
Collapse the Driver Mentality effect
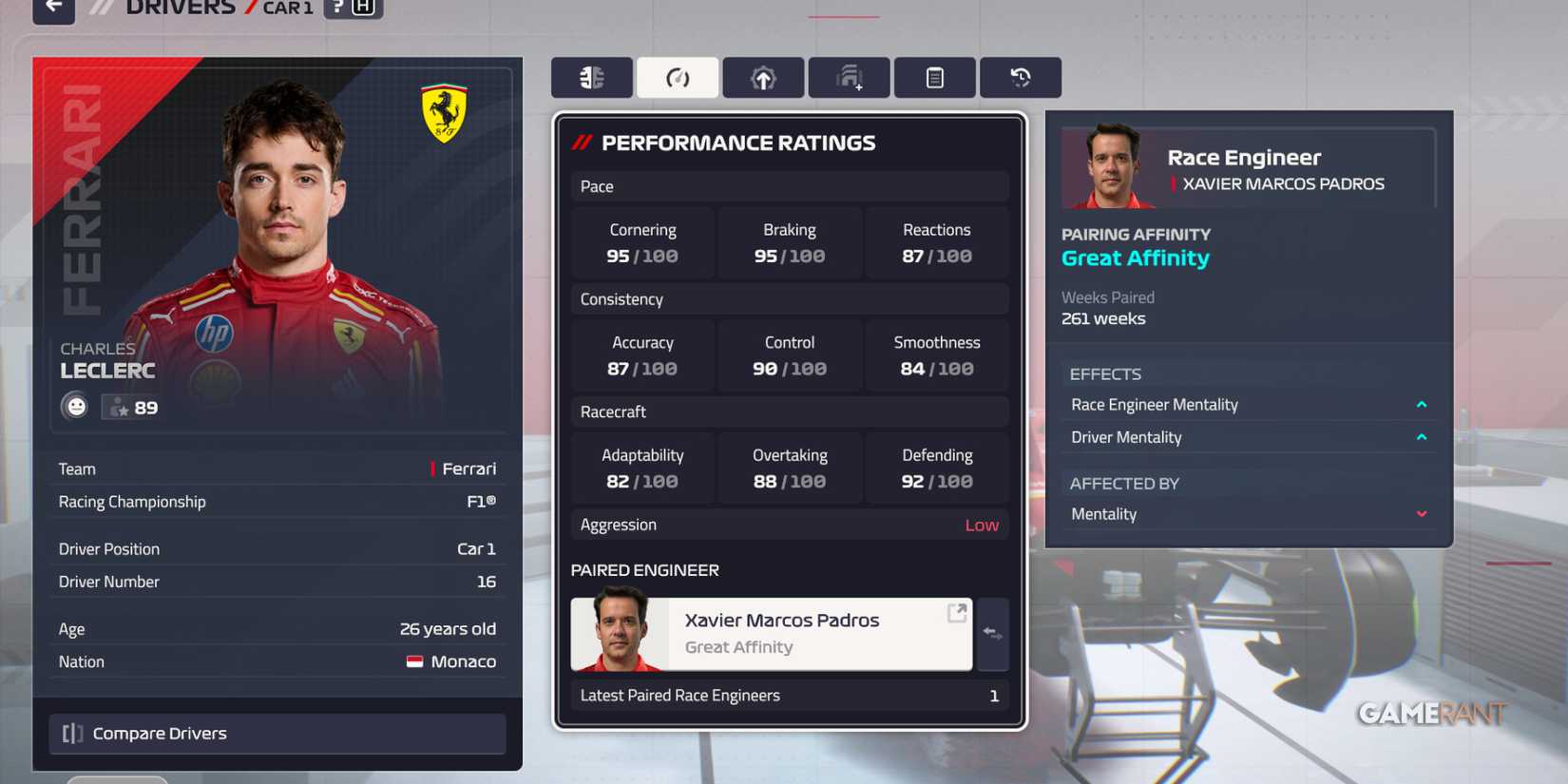click(1422, 437)
